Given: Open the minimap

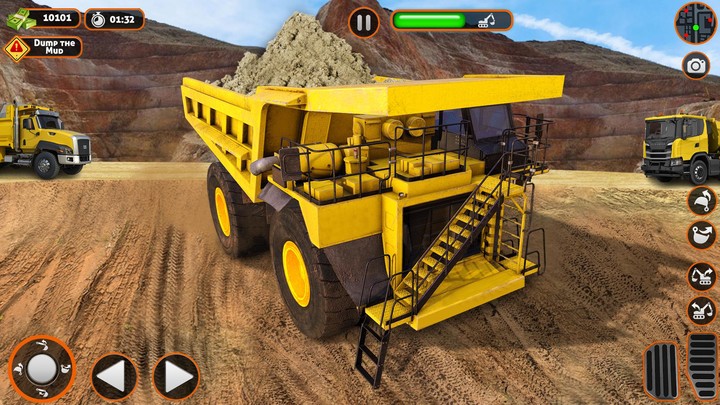Looking at the screenshot, I should (x=695, y=22).
